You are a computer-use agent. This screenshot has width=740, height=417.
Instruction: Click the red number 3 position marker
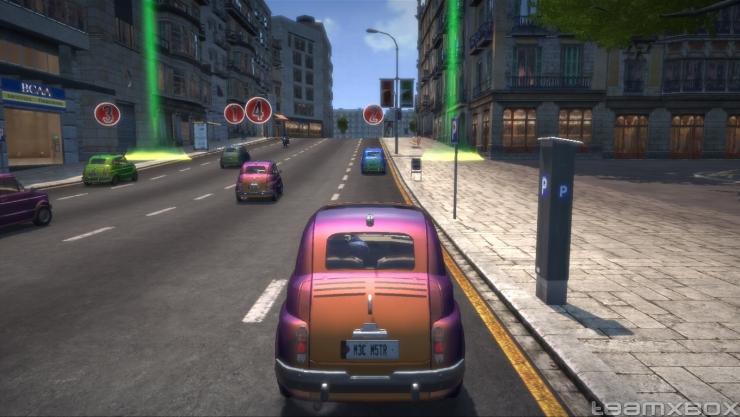coord(107,114)
